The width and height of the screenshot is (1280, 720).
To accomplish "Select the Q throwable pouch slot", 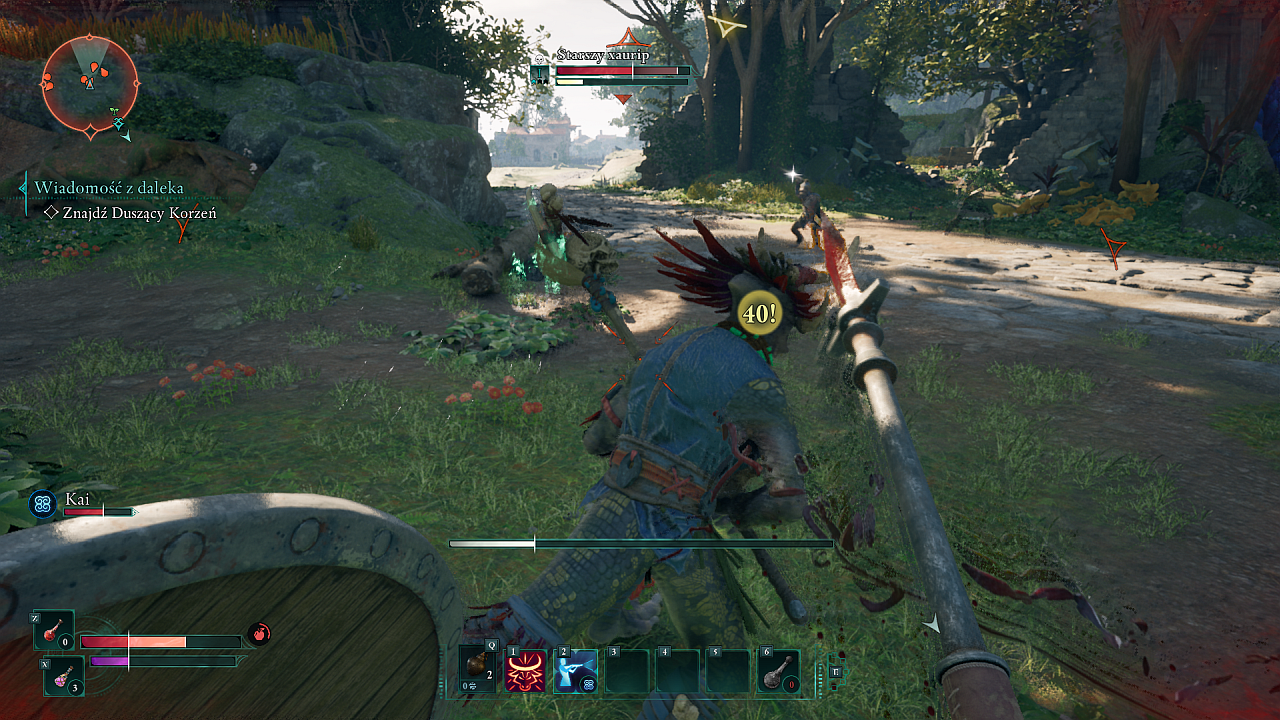I will point(478,670).
